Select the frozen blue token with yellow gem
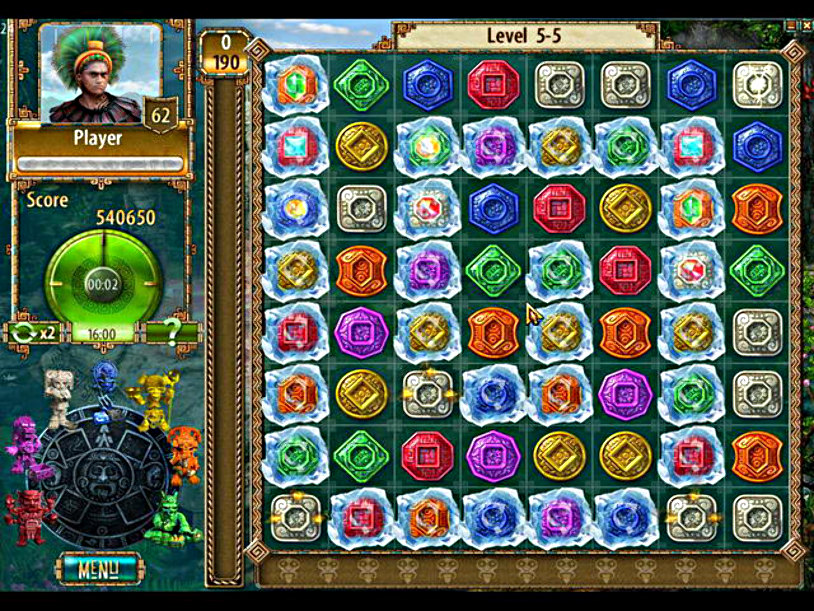 click(296, 207)
